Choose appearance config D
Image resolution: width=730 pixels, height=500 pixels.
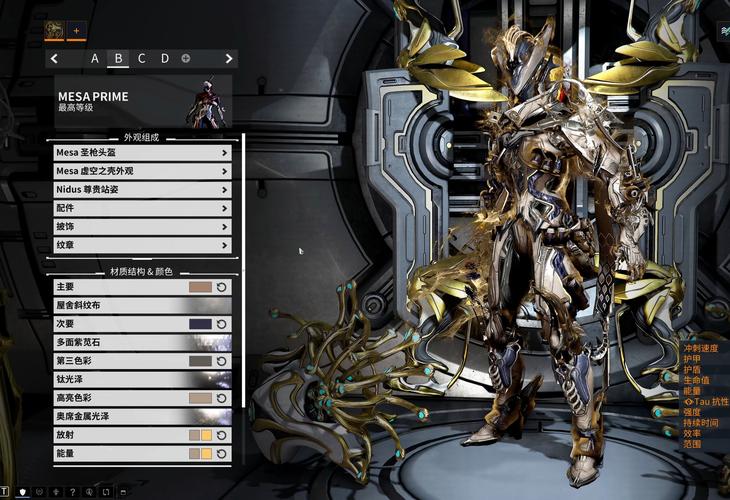coord(165,59)
